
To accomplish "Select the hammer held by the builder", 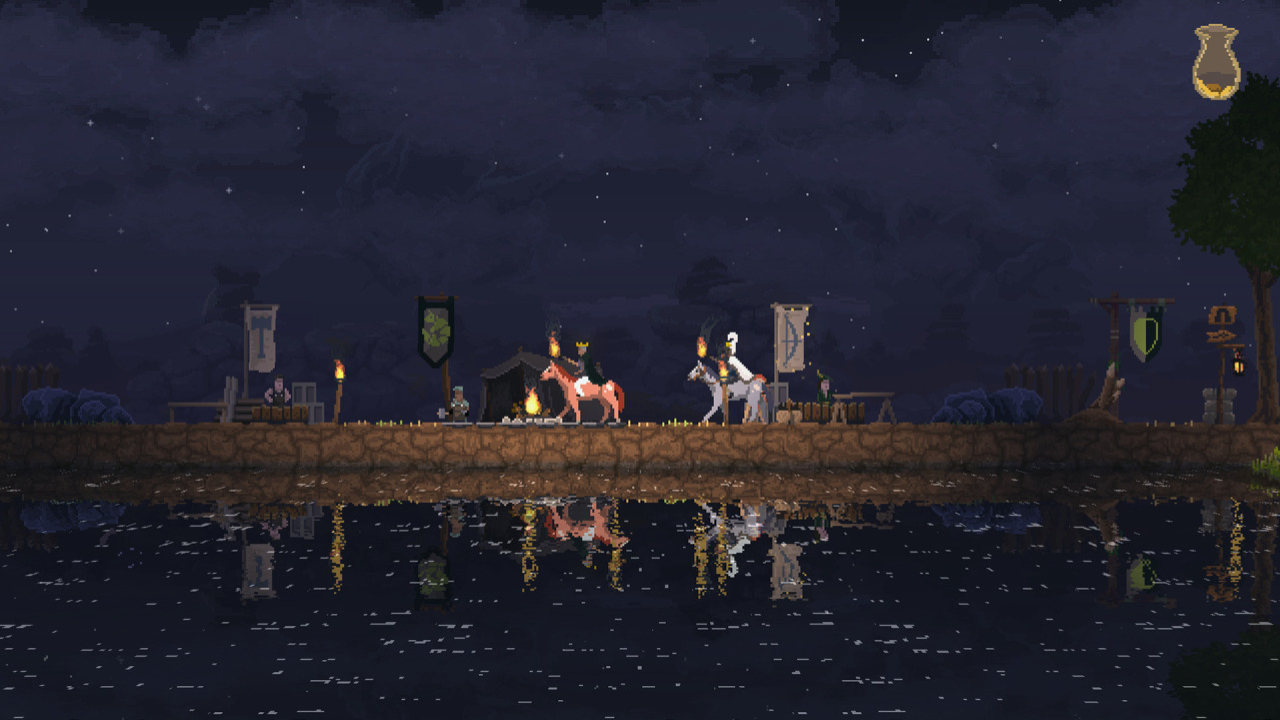I will [442, 412].
